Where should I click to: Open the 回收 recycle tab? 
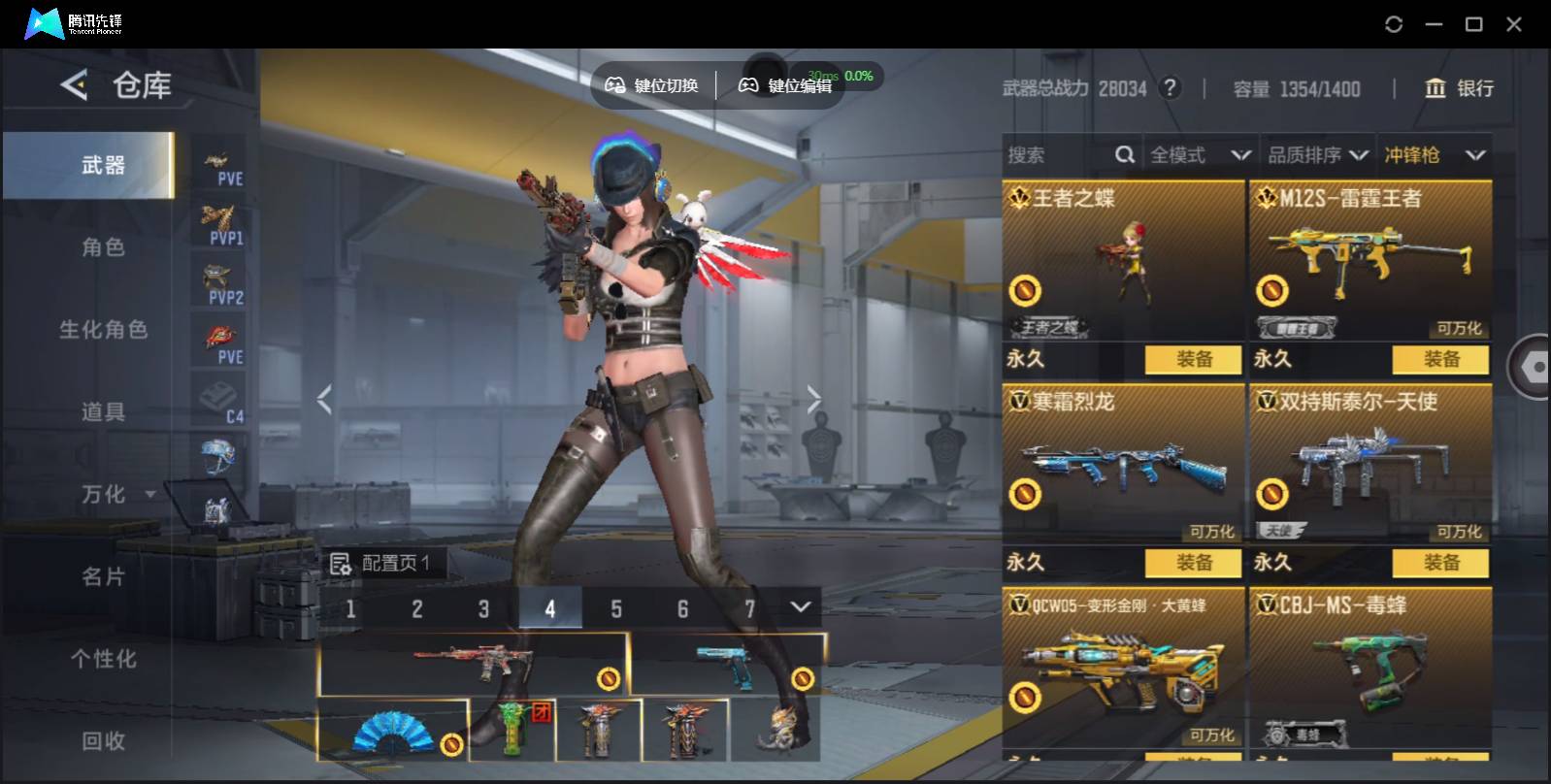click(x=103, y=741)
